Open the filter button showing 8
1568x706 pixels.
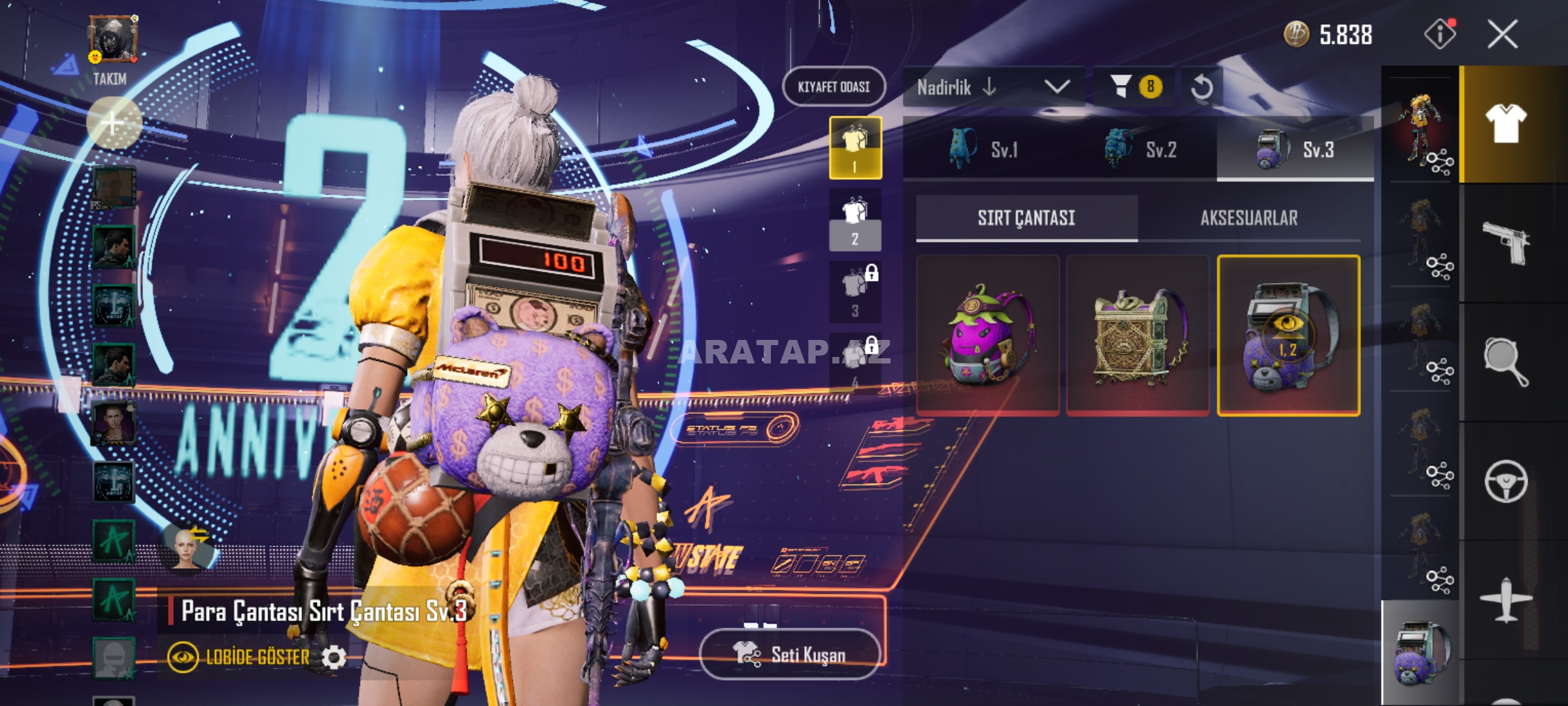click(1135, 87)
